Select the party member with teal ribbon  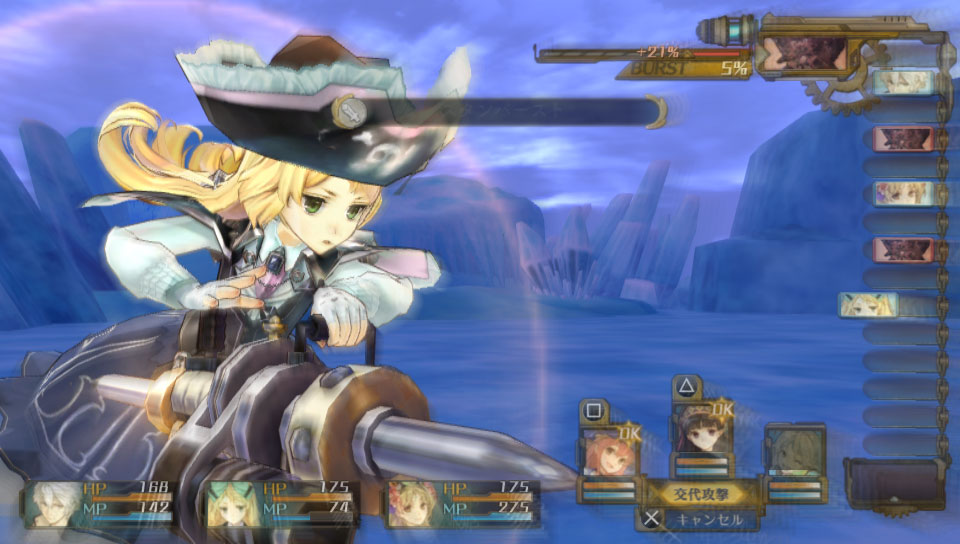coord(231,503)
